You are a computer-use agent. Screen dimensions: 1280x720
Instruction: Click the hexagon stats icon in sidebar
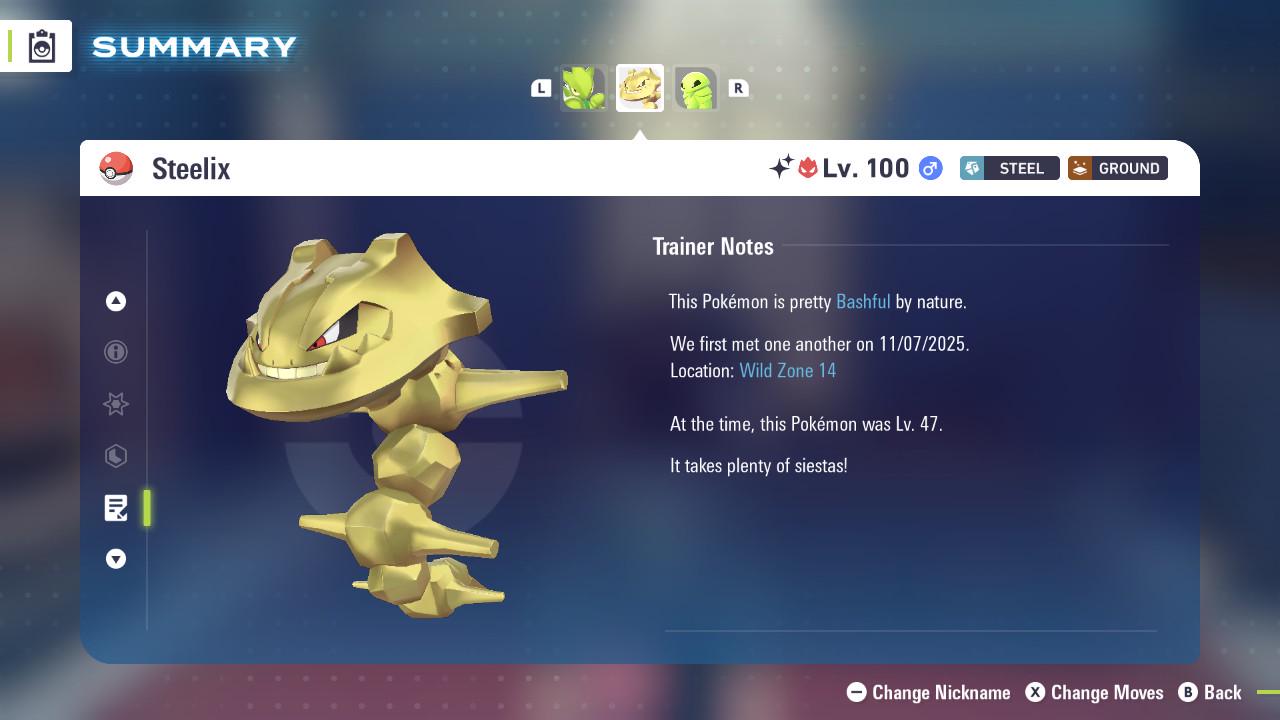click(x=116, y=456)
